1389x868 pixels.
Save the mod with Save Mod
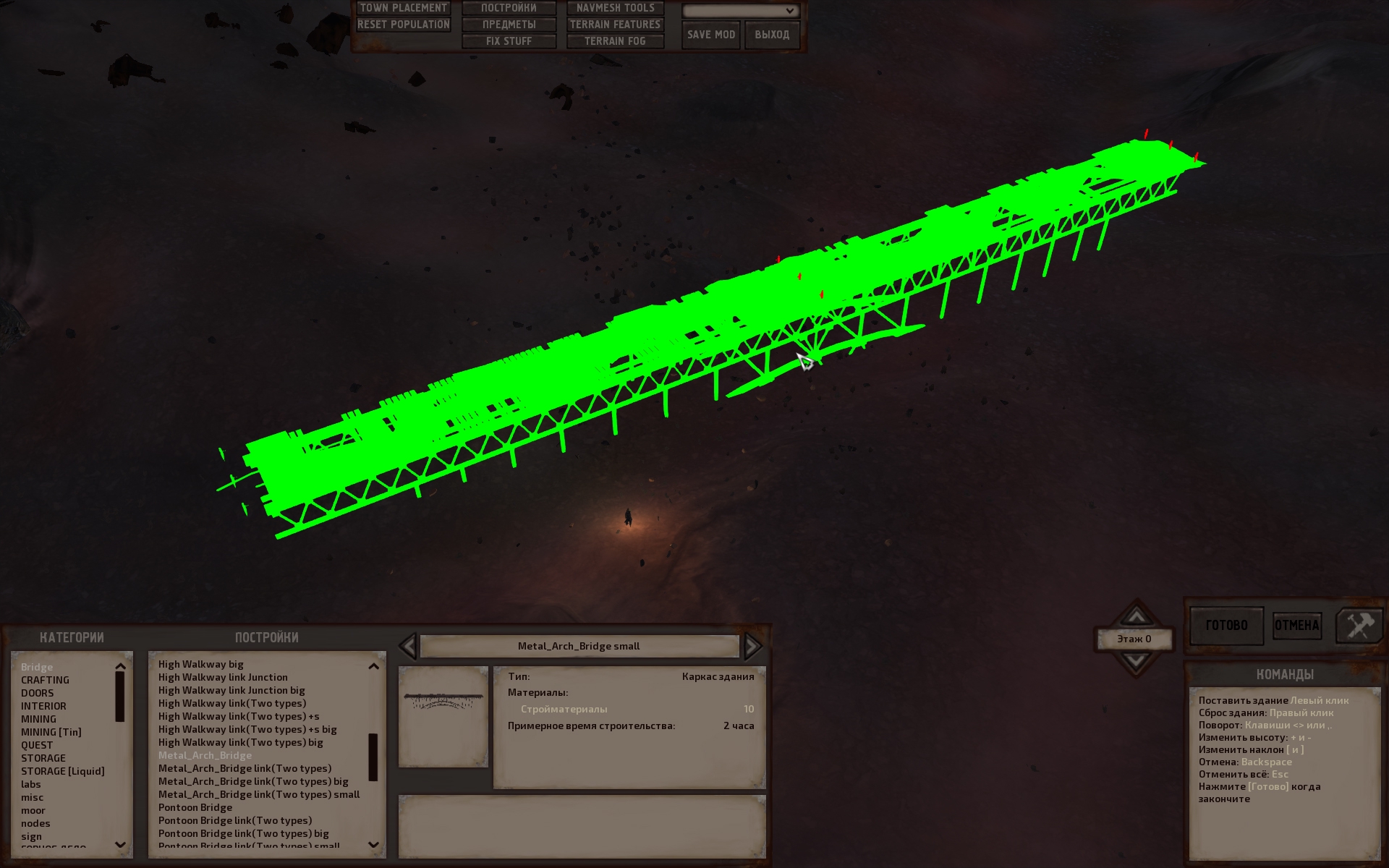tap(710, 35)
